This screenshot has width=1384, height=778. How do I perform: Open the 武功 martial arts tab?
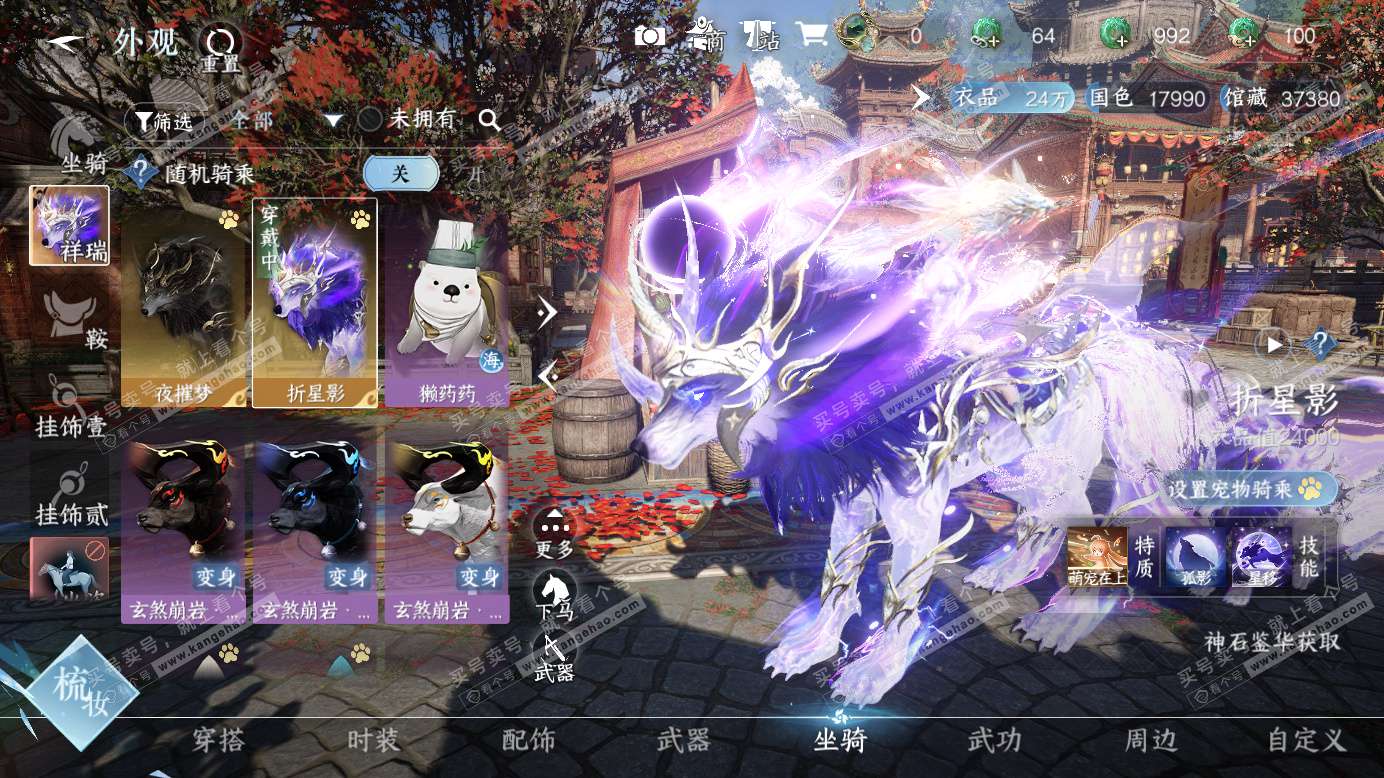click(x=994, y=741)
